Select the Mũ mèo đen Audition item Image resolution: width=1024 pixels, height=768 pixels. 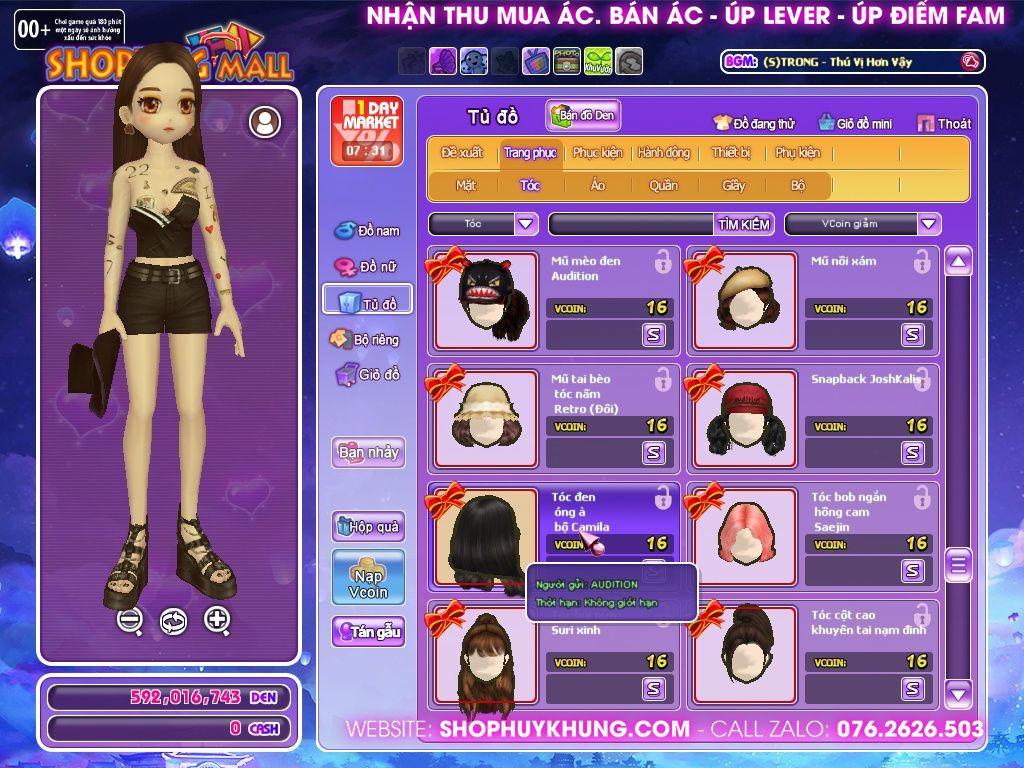(x=485, y=298)
